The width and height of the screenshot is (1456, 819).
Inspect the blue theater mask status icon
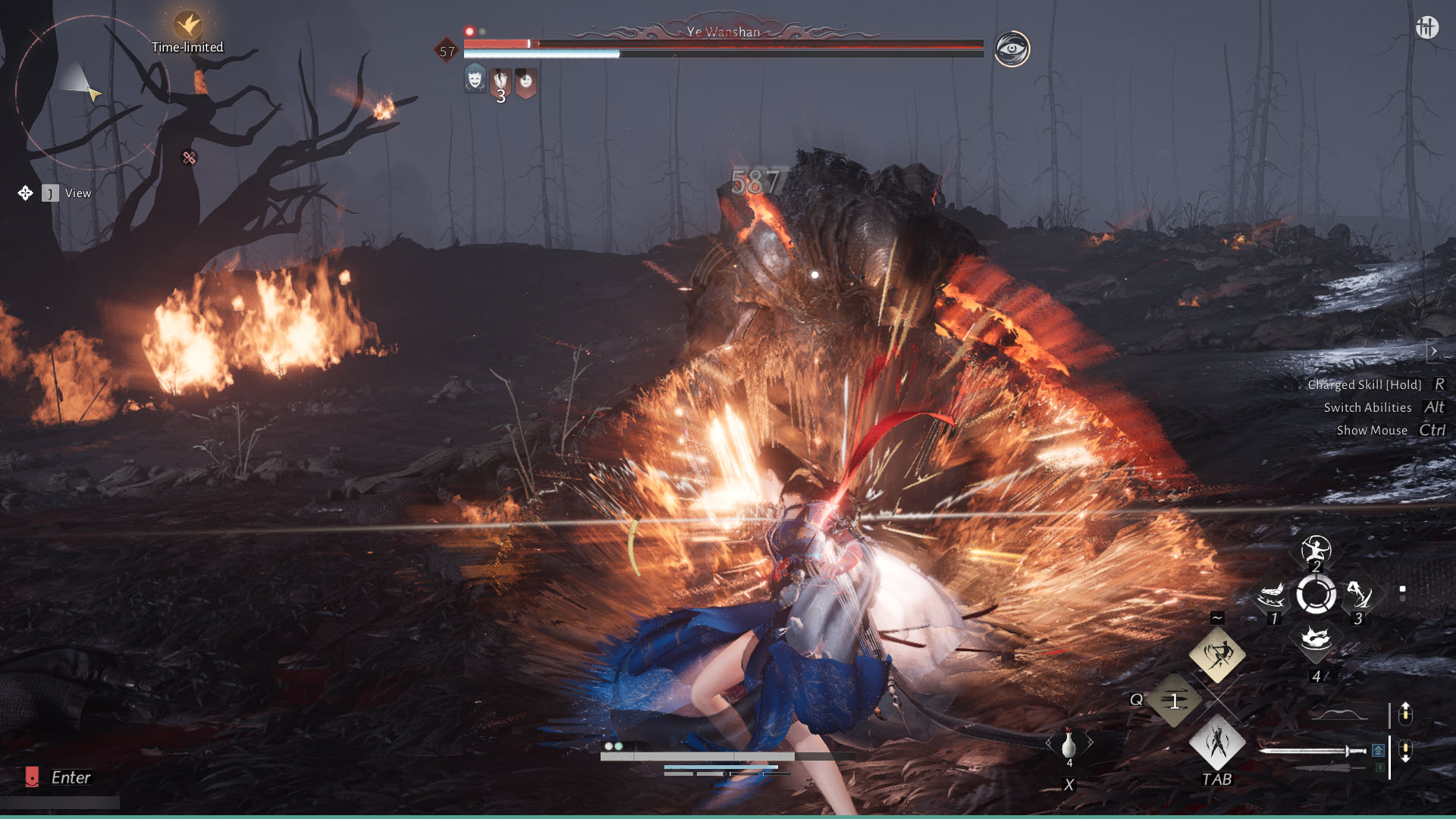click(475, 78)
